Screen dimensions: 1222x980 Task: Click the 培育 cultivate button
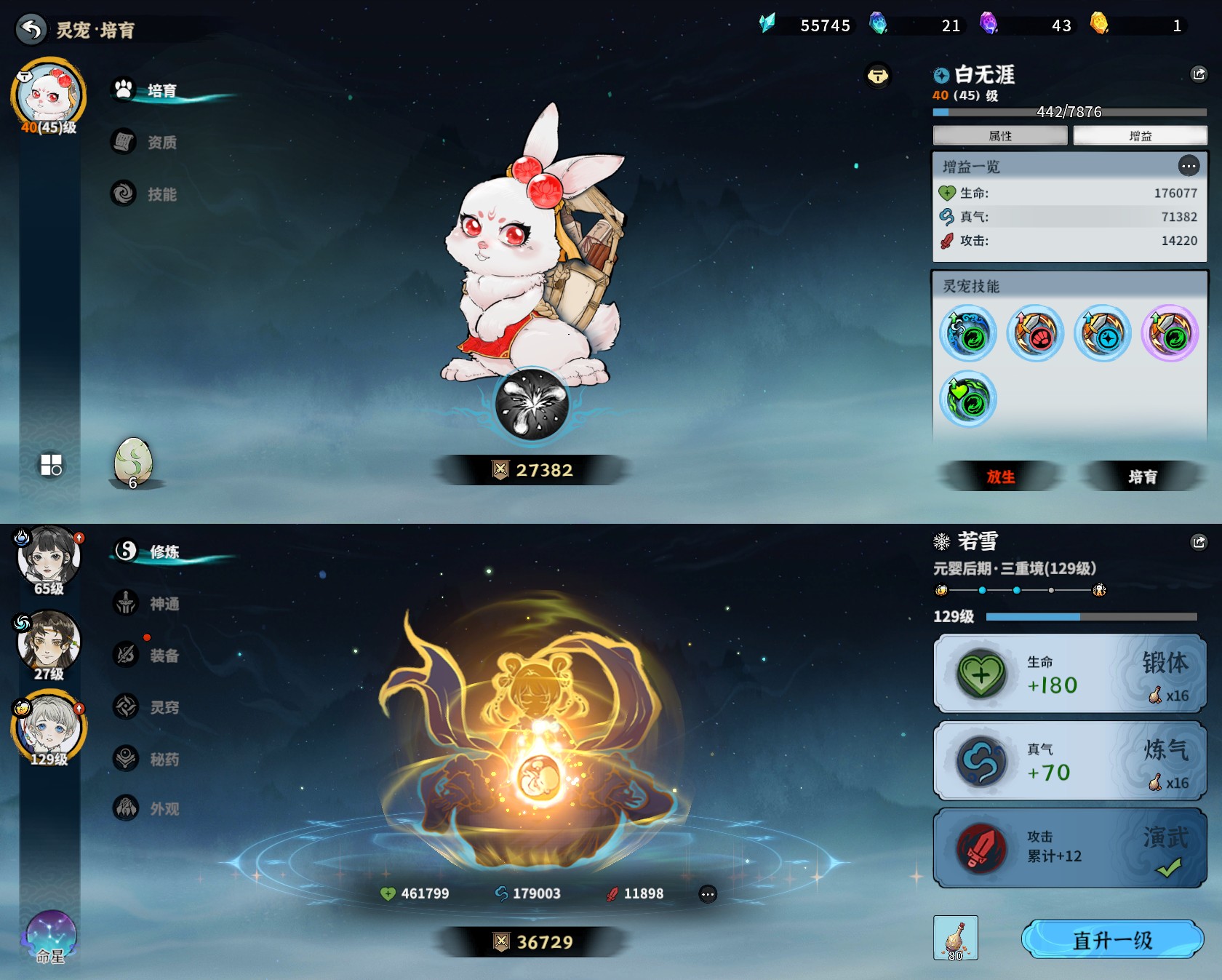click(x=1142, y=477)
